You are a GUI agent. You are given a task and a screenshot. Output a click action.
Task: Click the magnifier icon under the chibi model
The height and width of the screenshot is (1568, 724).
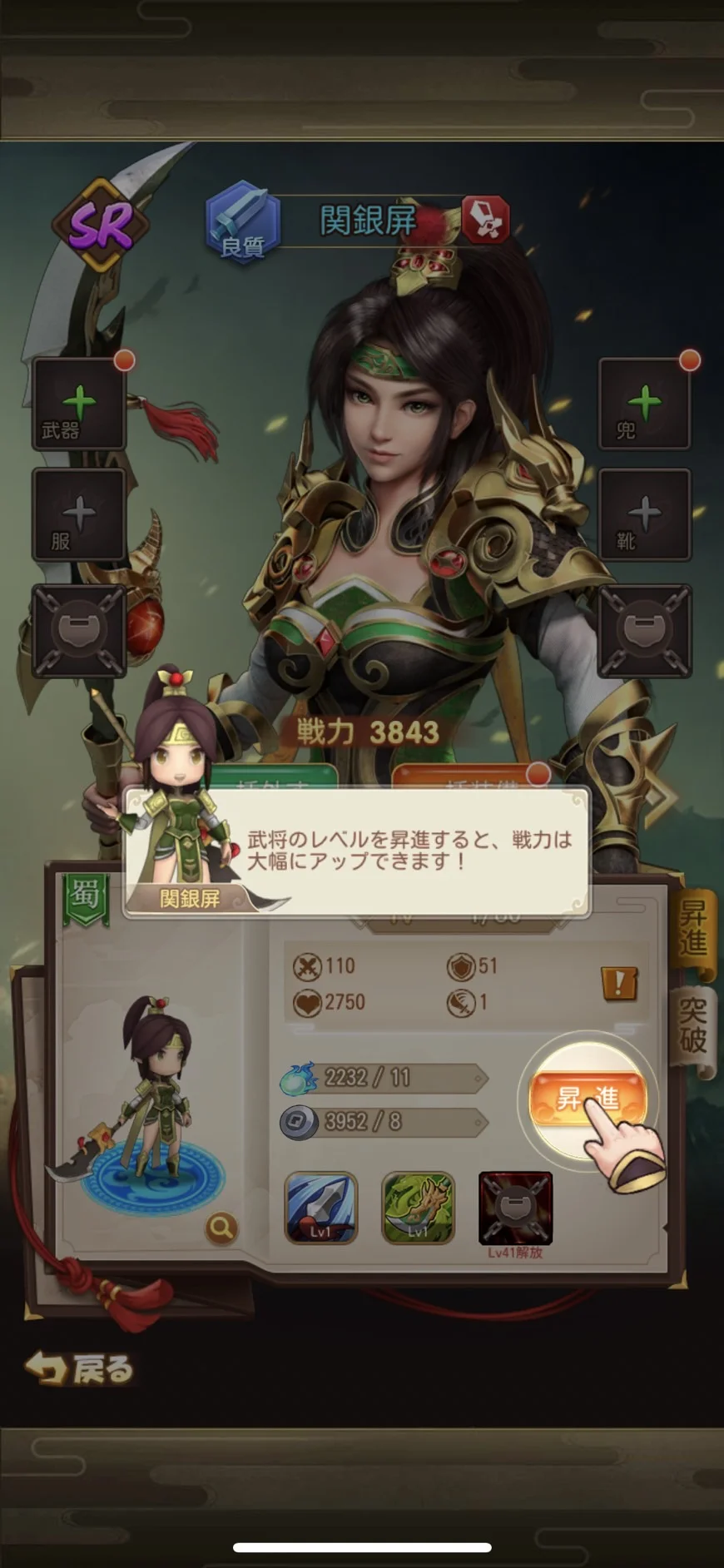221,1227
